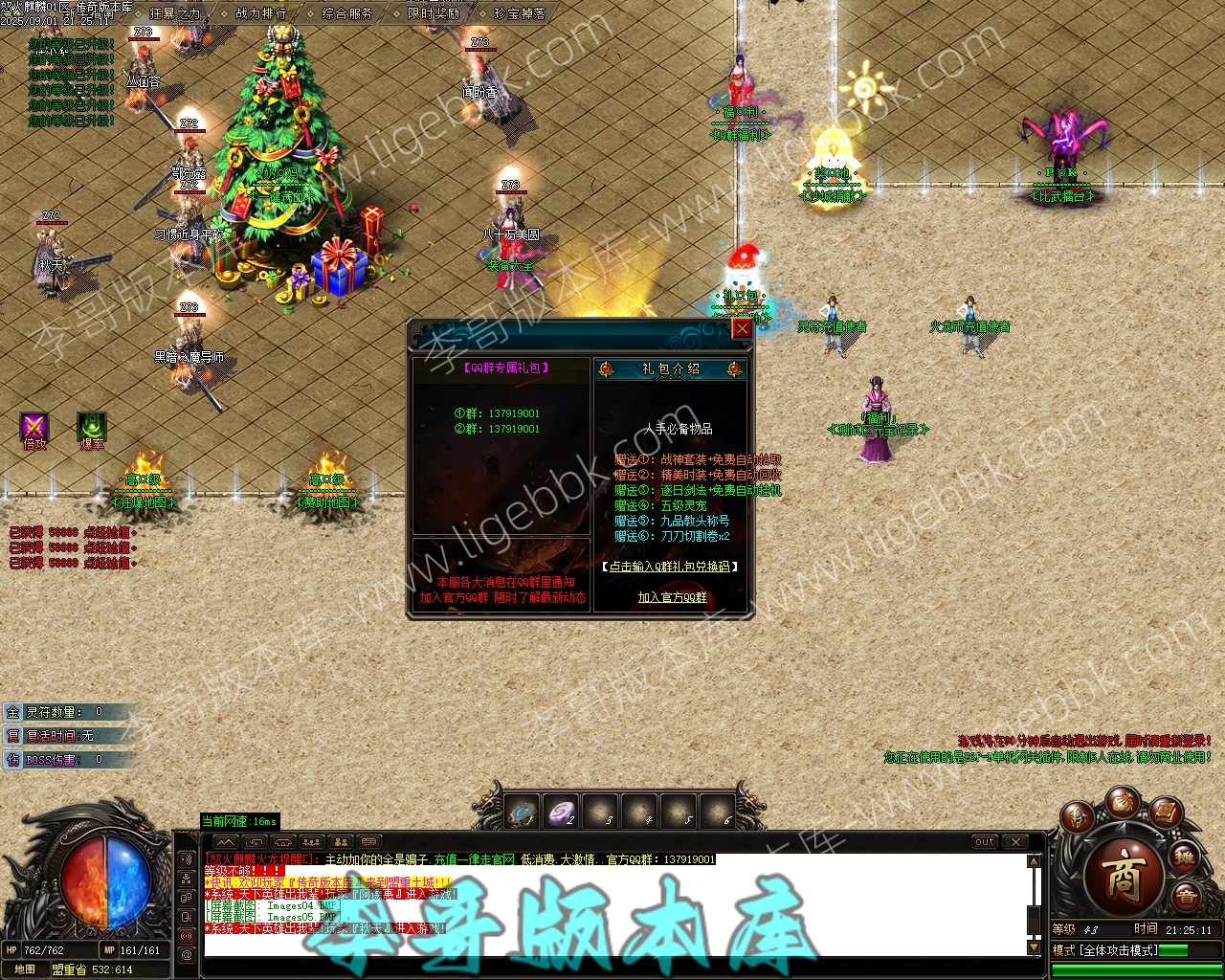Open the 战力排行 ranking menu

pyautogui.click(x=260, y=13)
